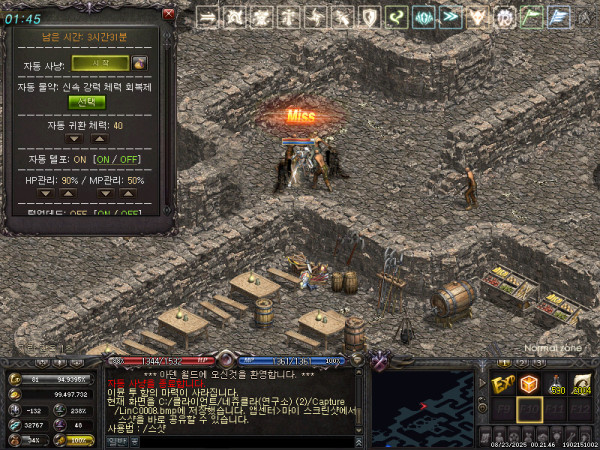
Task: Activate the green swirl skill icon
Action: [x=397, y=17]
